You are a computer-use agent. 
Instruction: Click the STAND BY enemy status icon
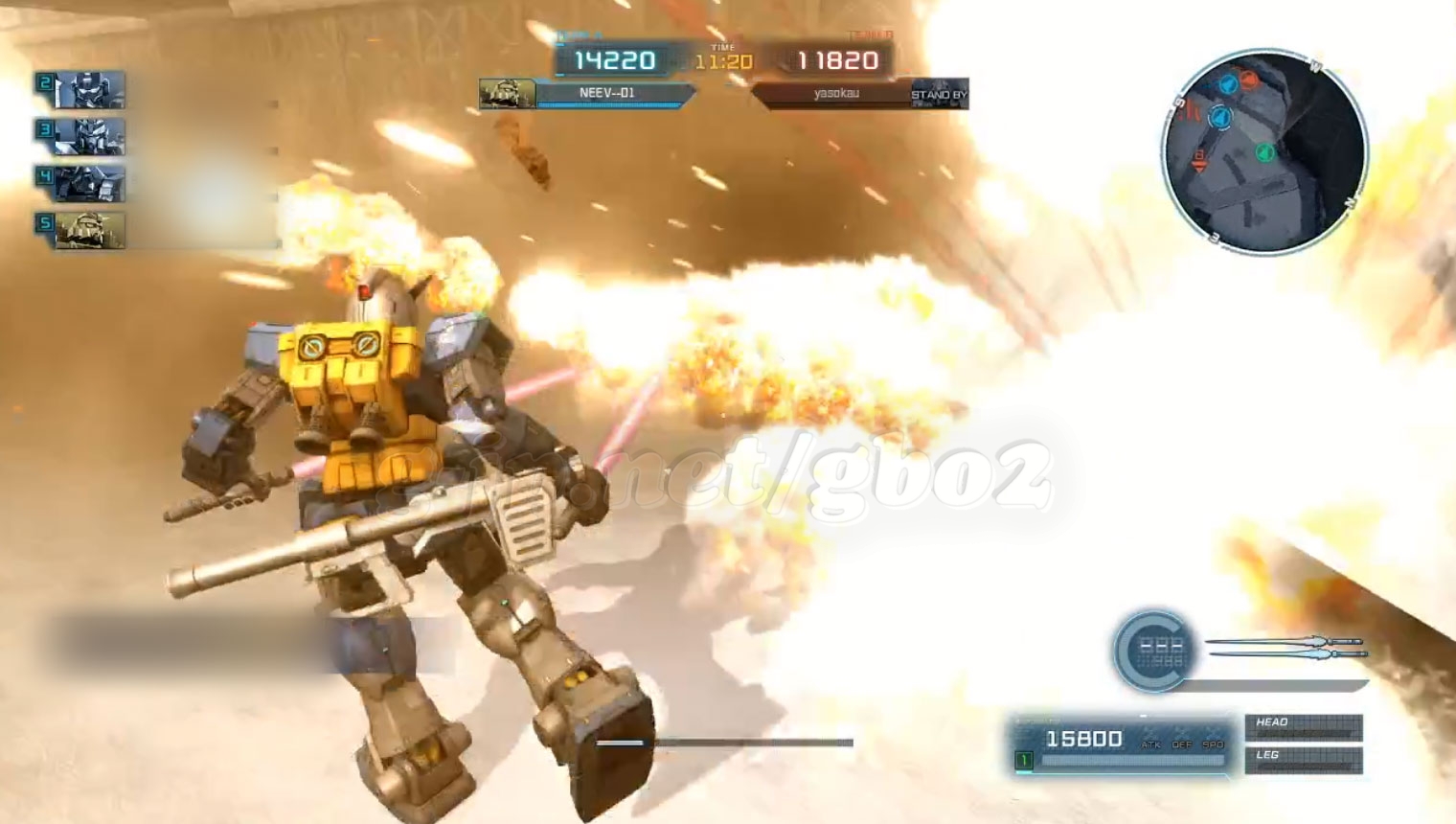coord(939,94)
